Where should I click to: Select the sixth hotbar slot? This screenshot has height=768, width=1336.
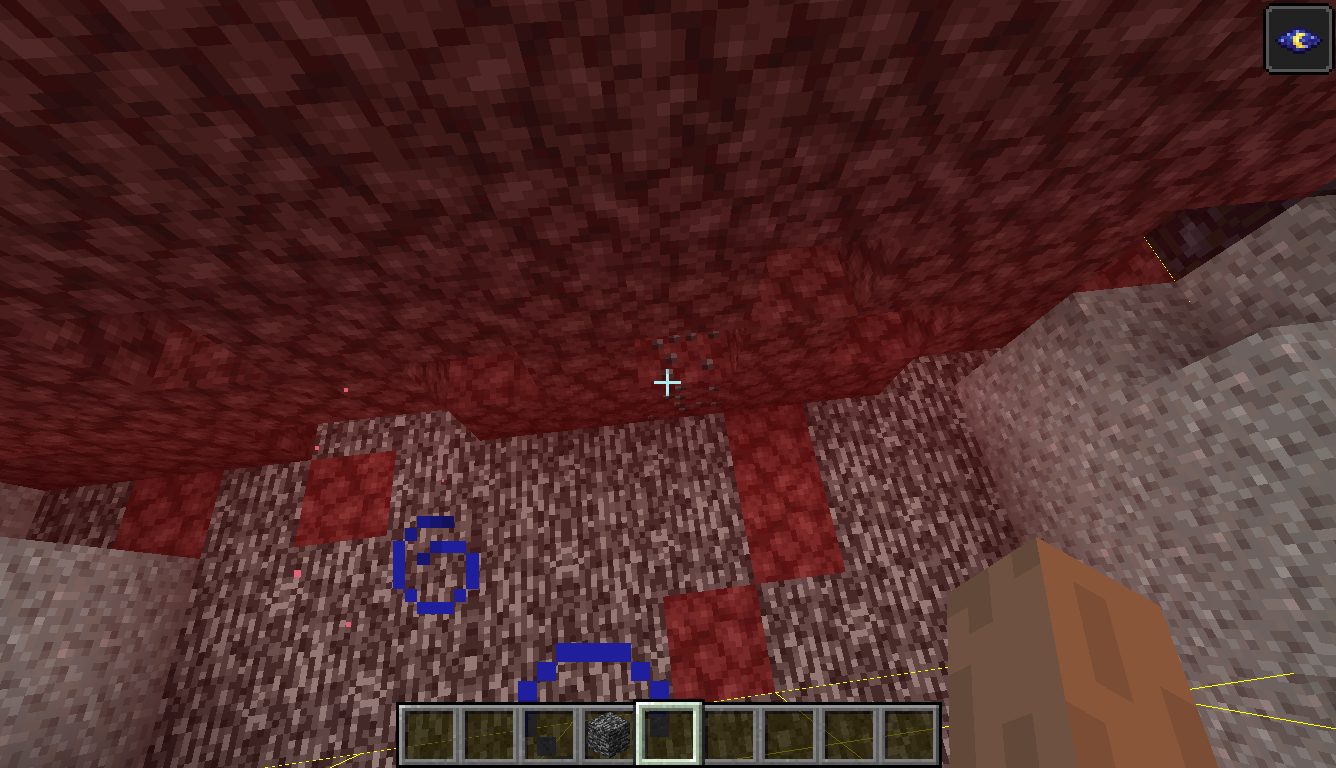[728, 733]
